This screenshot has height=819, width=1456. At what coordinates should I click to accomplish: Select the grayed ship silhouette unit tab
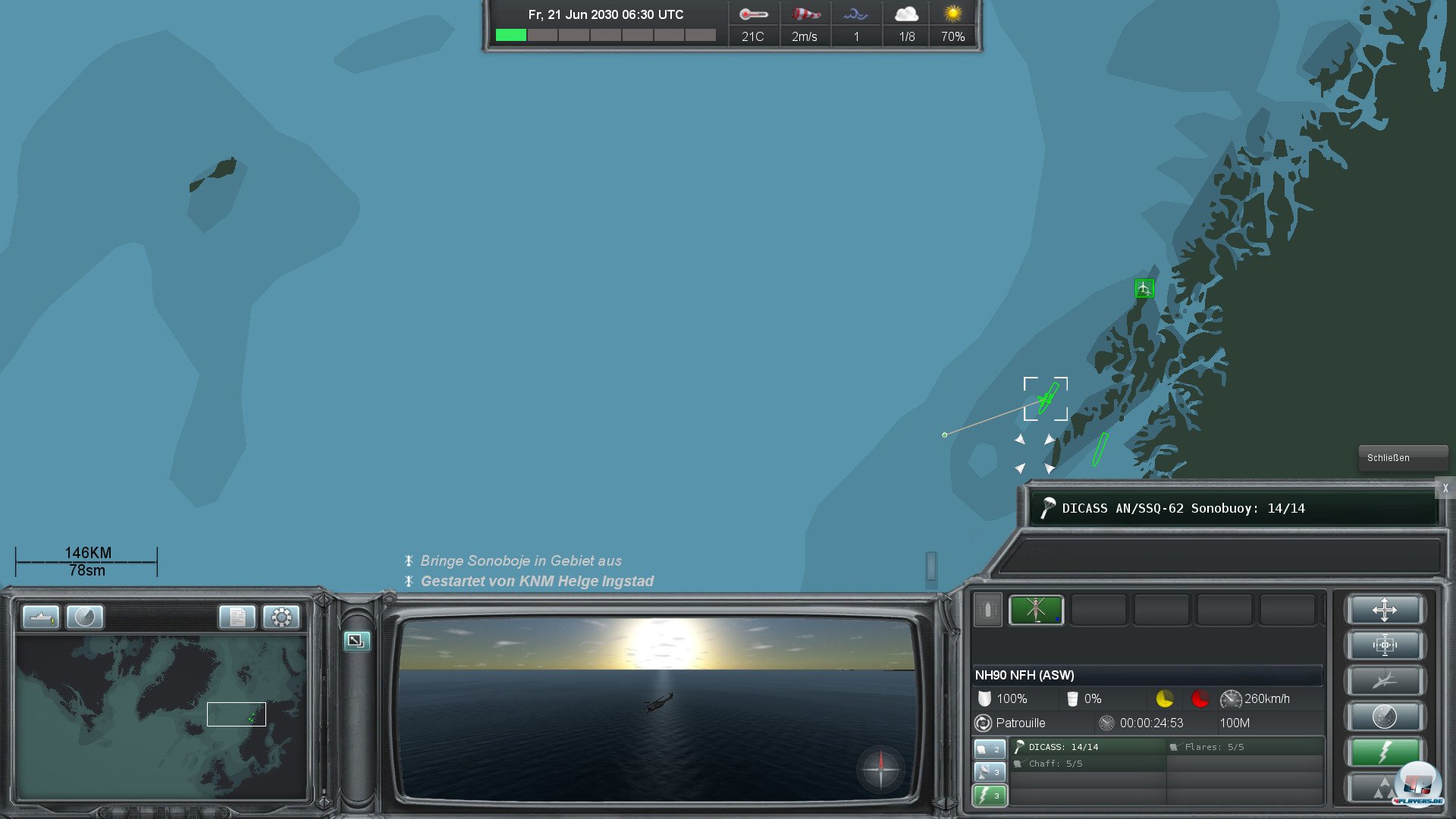(988, 610)
